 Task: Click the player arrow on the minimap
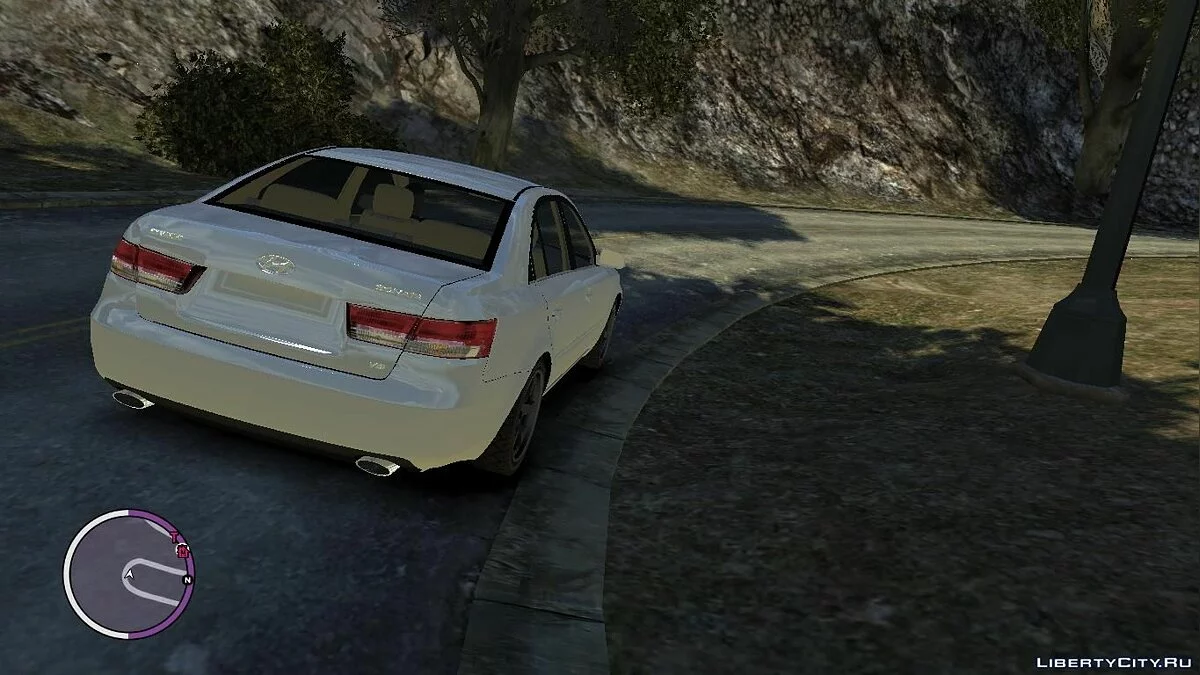click(x=129, y=574)
